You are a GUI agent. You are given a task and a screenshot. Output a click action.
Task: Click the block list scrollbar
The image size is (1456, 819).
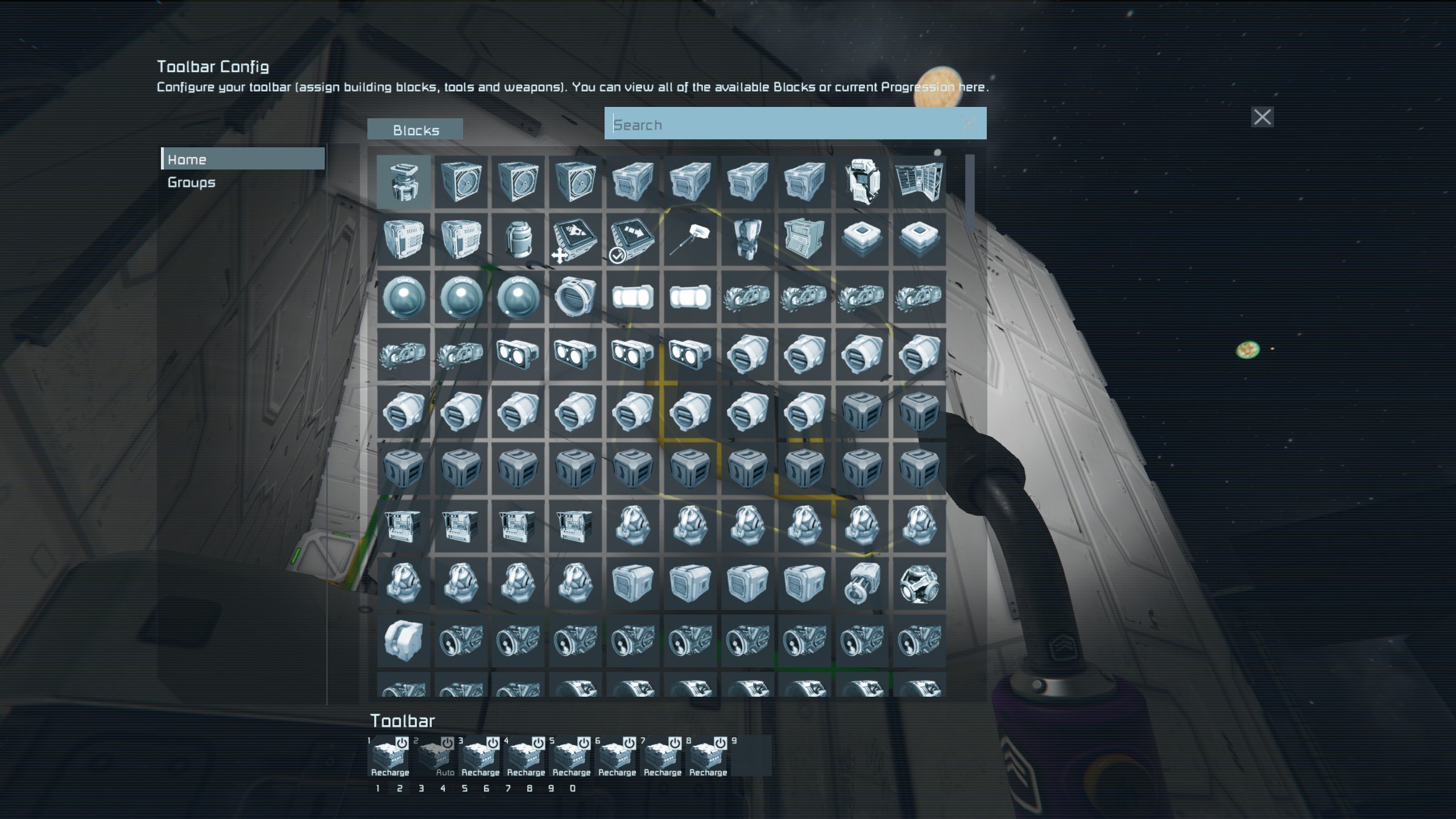click(970, 193)
